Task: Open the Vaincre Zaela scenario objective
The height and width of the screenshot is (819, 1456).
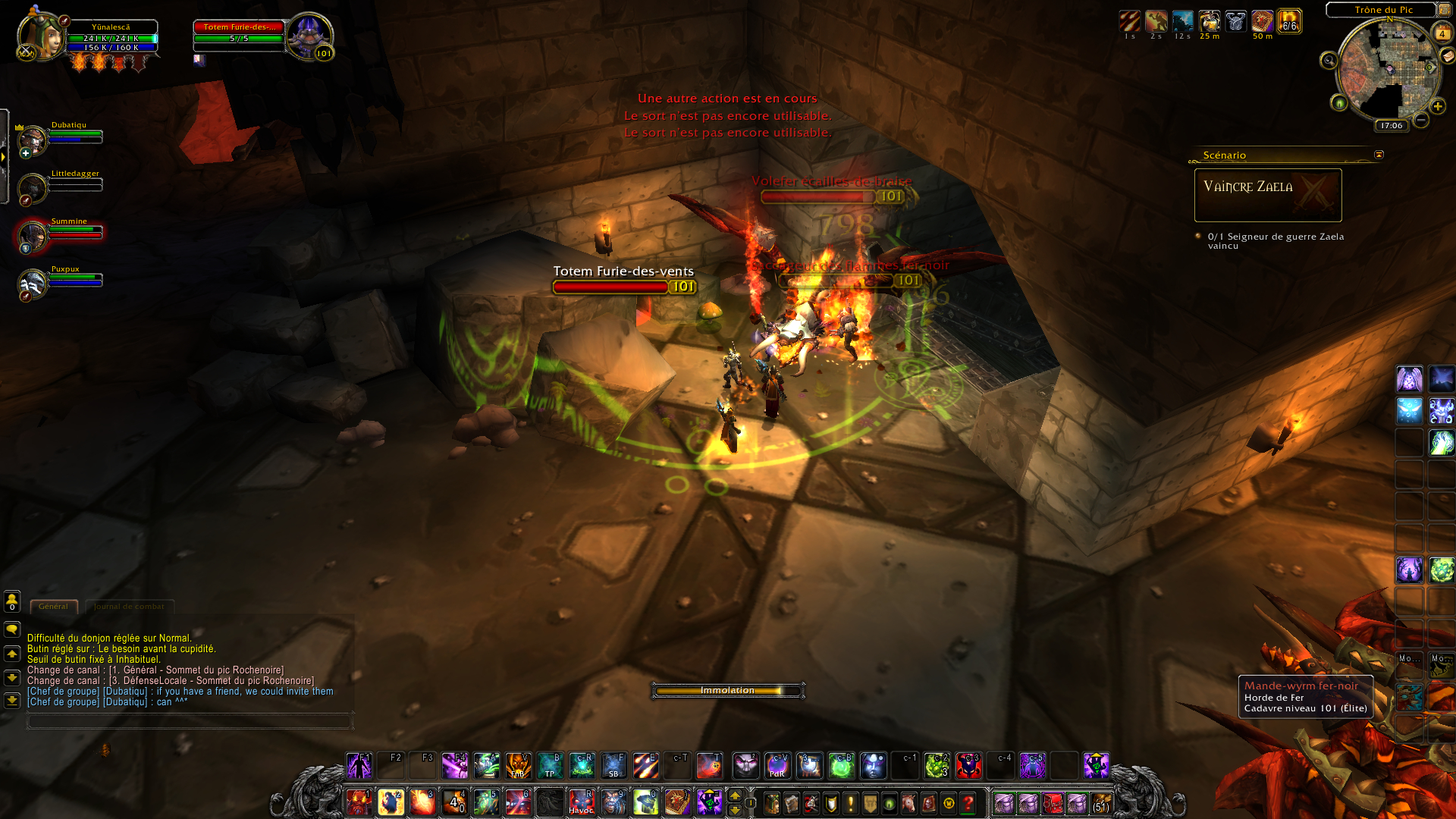Action: click(x=1267, y=195)
